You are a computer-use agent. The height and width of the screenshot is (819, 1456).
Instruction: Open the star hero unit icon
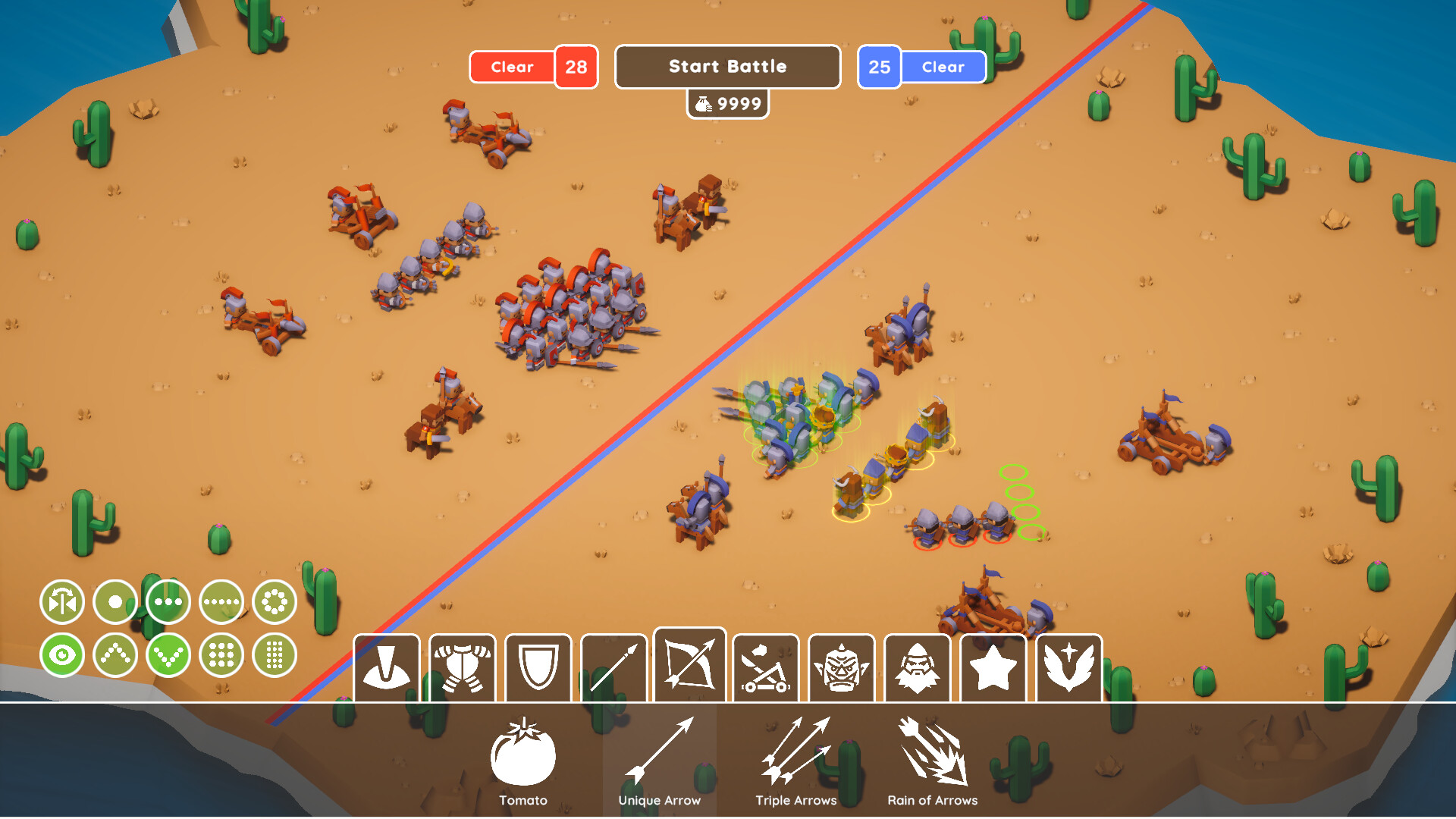pyautogui.click(x=993, y=667)
